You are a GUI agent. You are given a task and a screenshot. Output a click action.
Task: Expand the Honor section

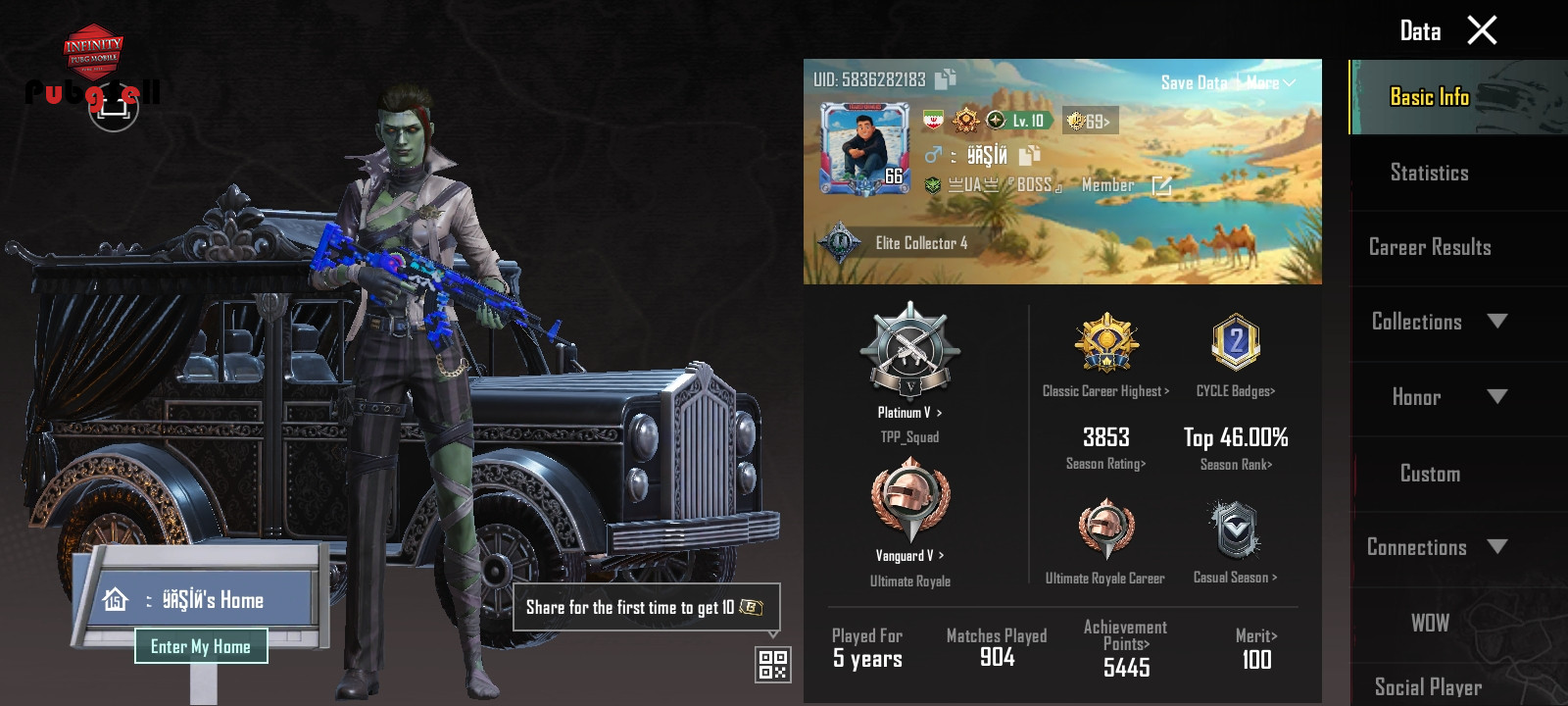coord(1496,397)
